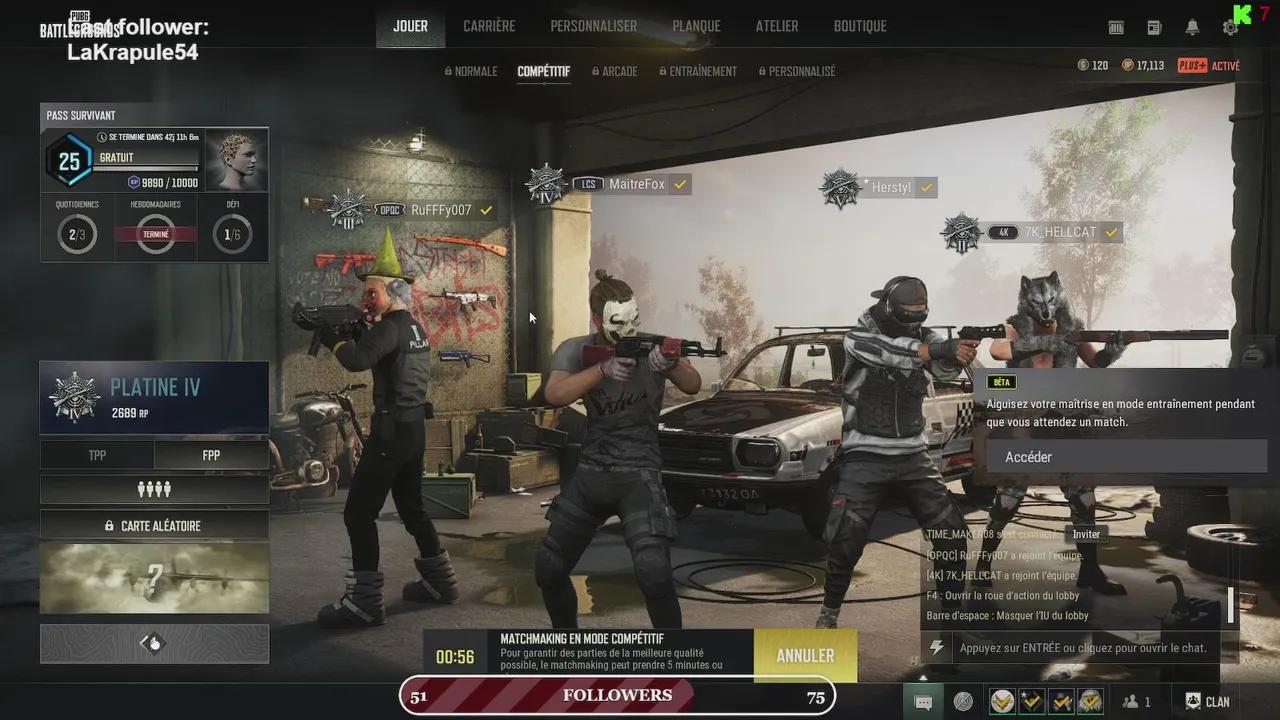Toggle the four-player squad size selector
Viewport: 1280px width, 720px height.
pyautogui.click(x=154, y=489)
